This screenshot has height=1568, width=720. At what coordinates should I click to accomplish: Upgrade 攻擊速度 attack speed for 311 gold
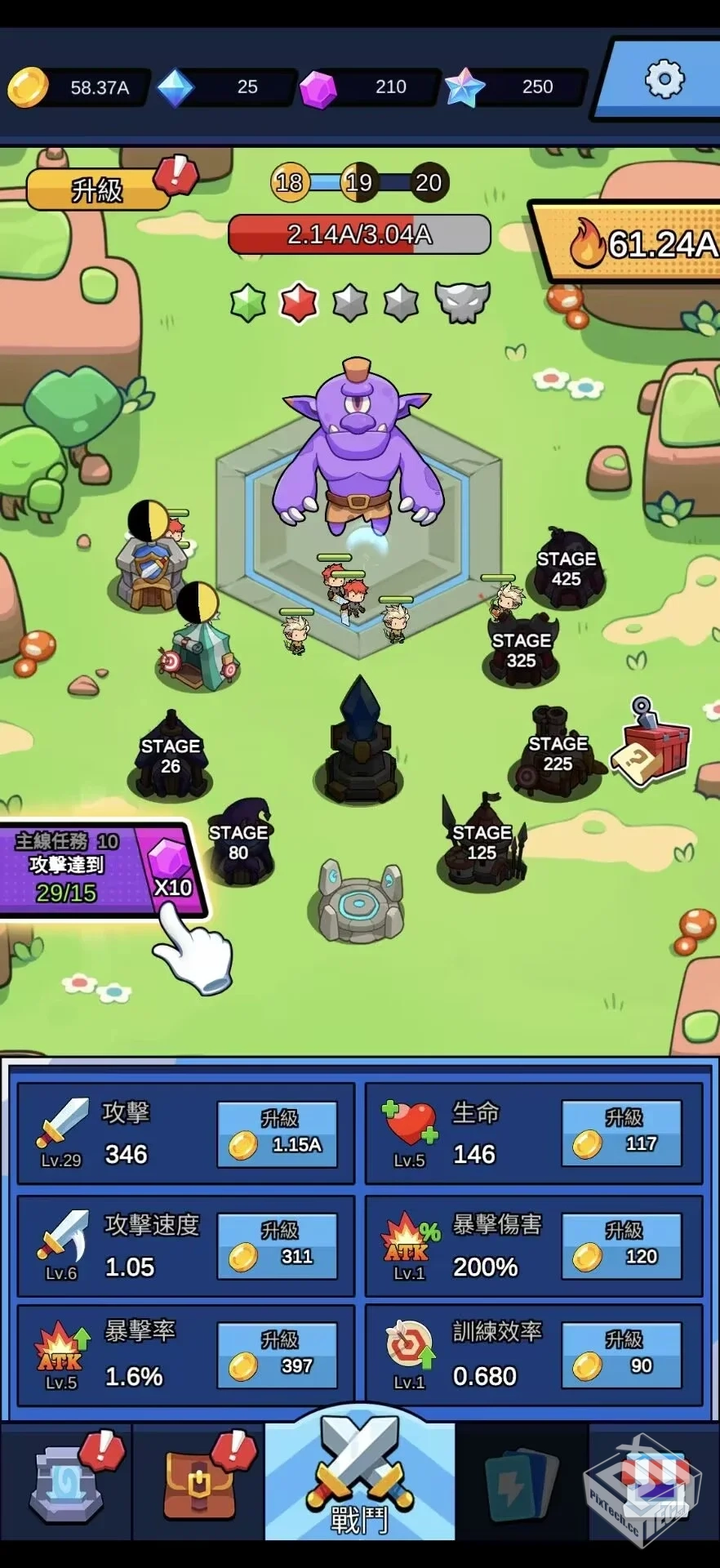click(x=278, y=1245)
